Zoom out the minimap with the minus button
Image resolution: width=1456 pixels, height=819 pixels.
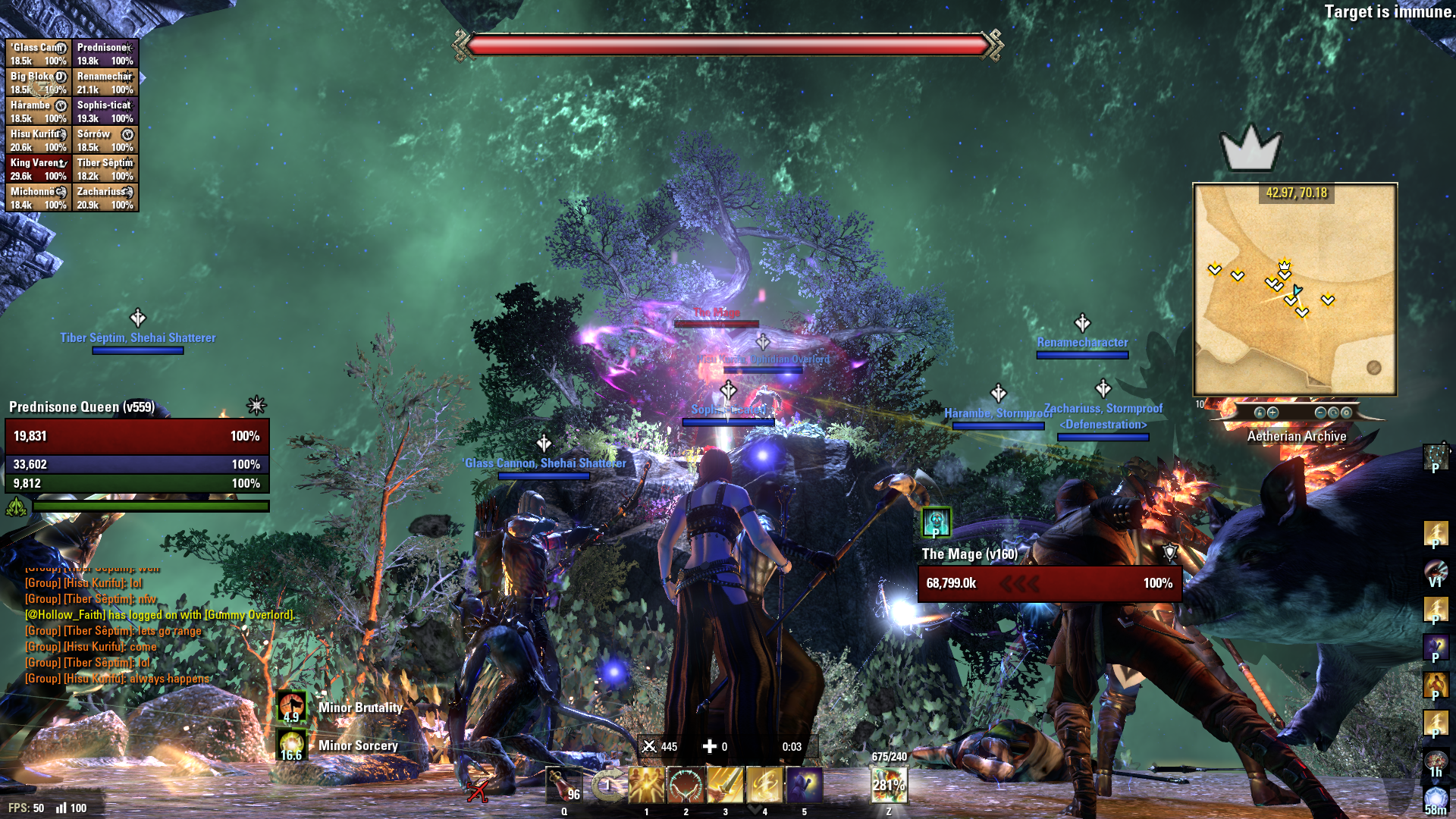1320,413
